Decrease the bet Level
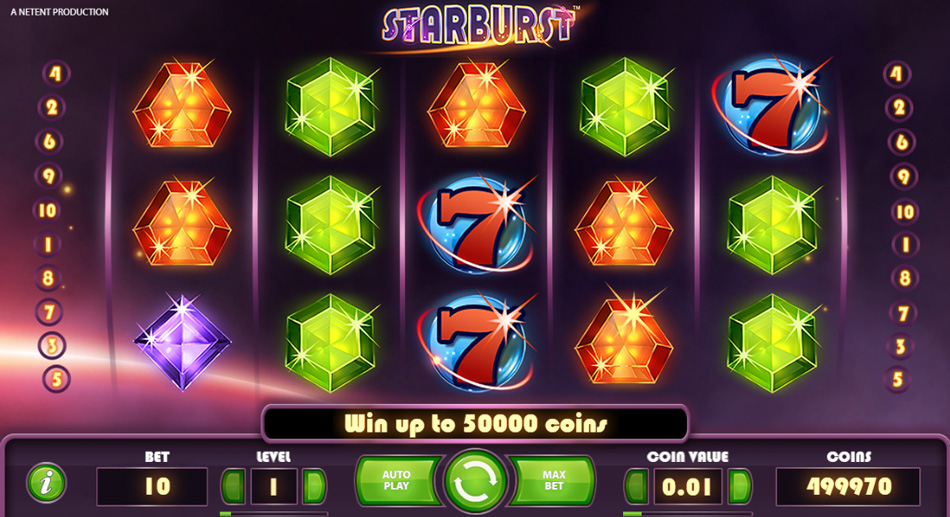The height and width of the screenshot is (517, 950). [x=234, y=487]
